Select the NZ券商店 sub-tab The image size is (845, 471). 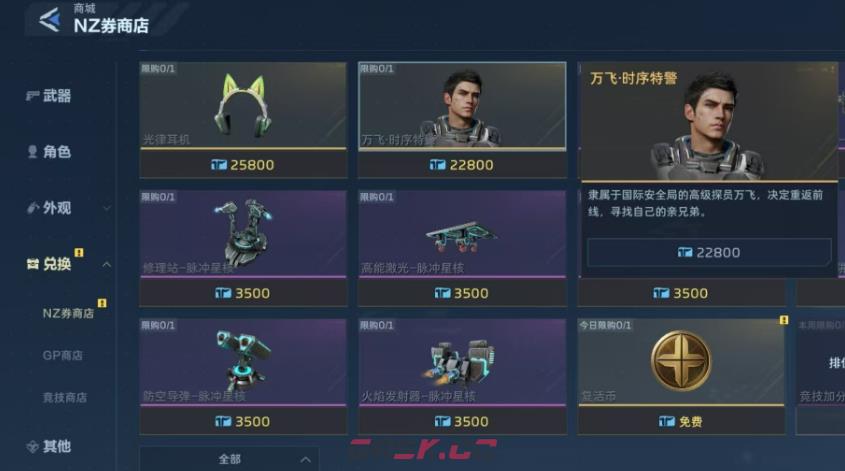coord(68,313)
